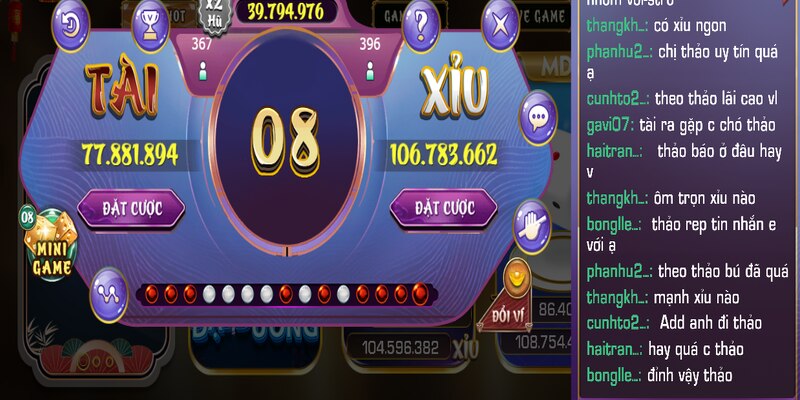View the result statistics graph icon
This screenshot has width=800, height=400.
(x=108, y=291)
